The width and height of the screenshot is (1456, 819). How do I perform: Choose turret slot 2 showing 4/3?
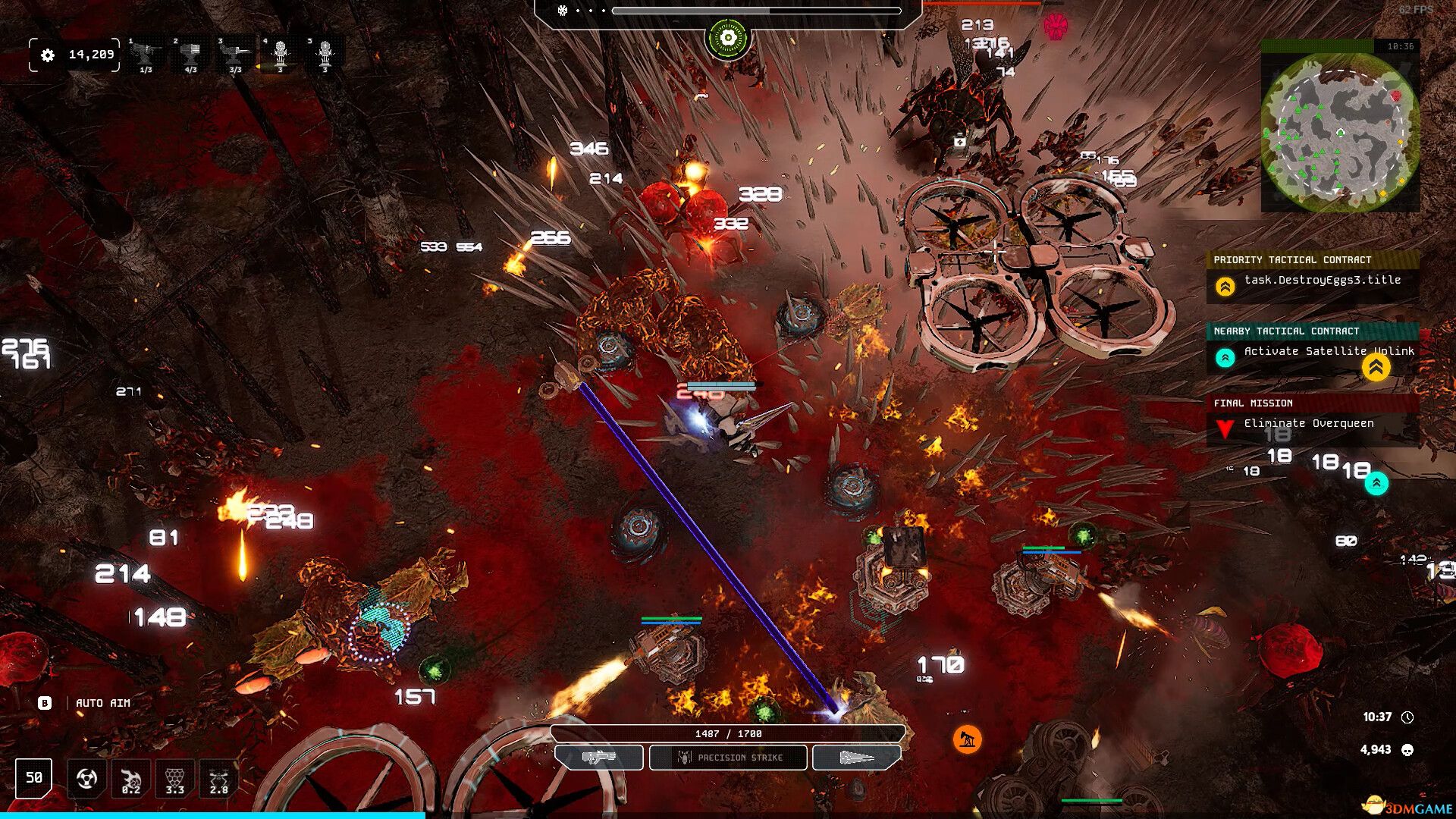190,55
